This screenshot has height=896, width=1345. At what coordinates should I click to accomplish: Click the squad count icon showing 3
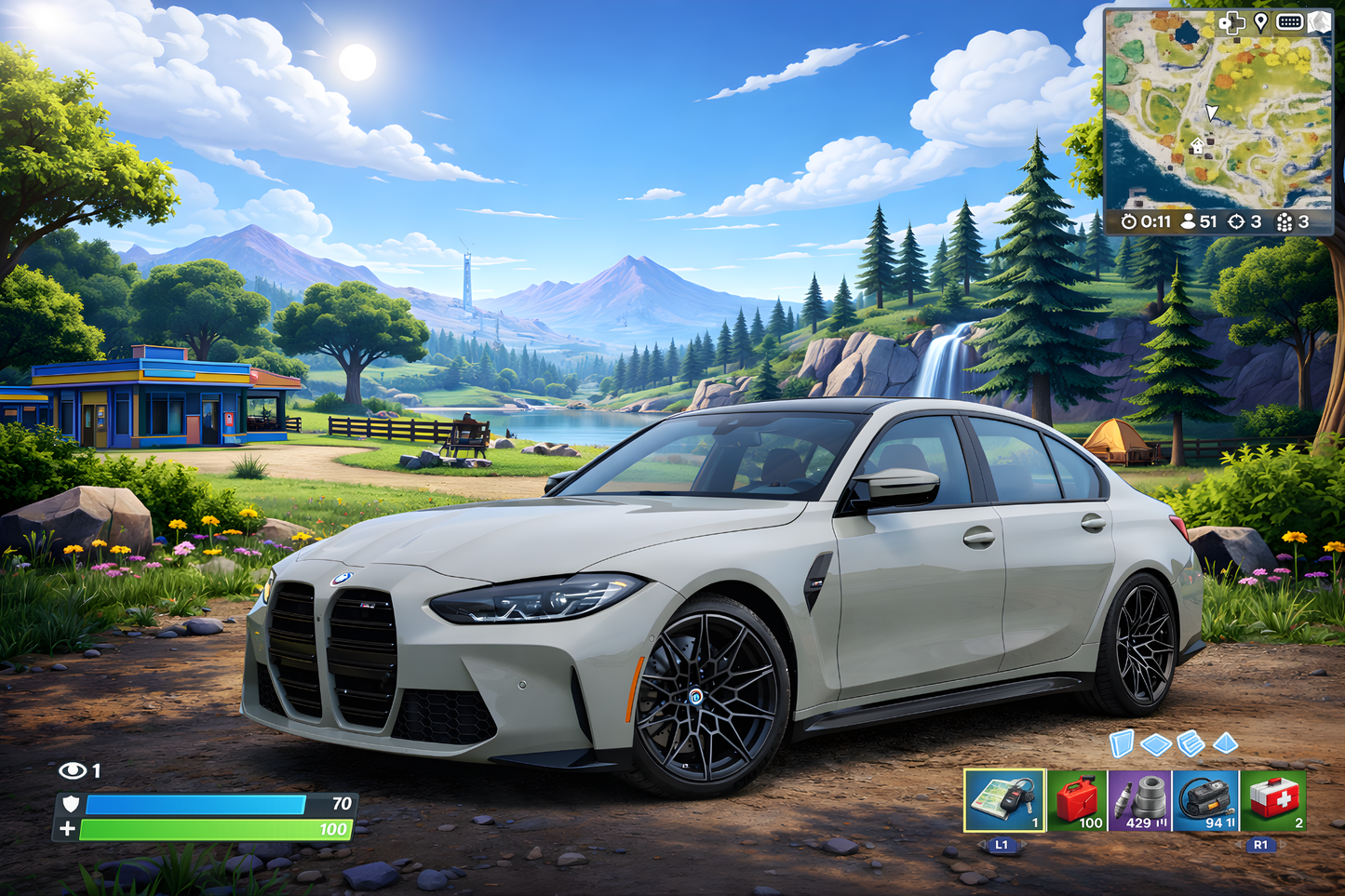click(1284, 221)
